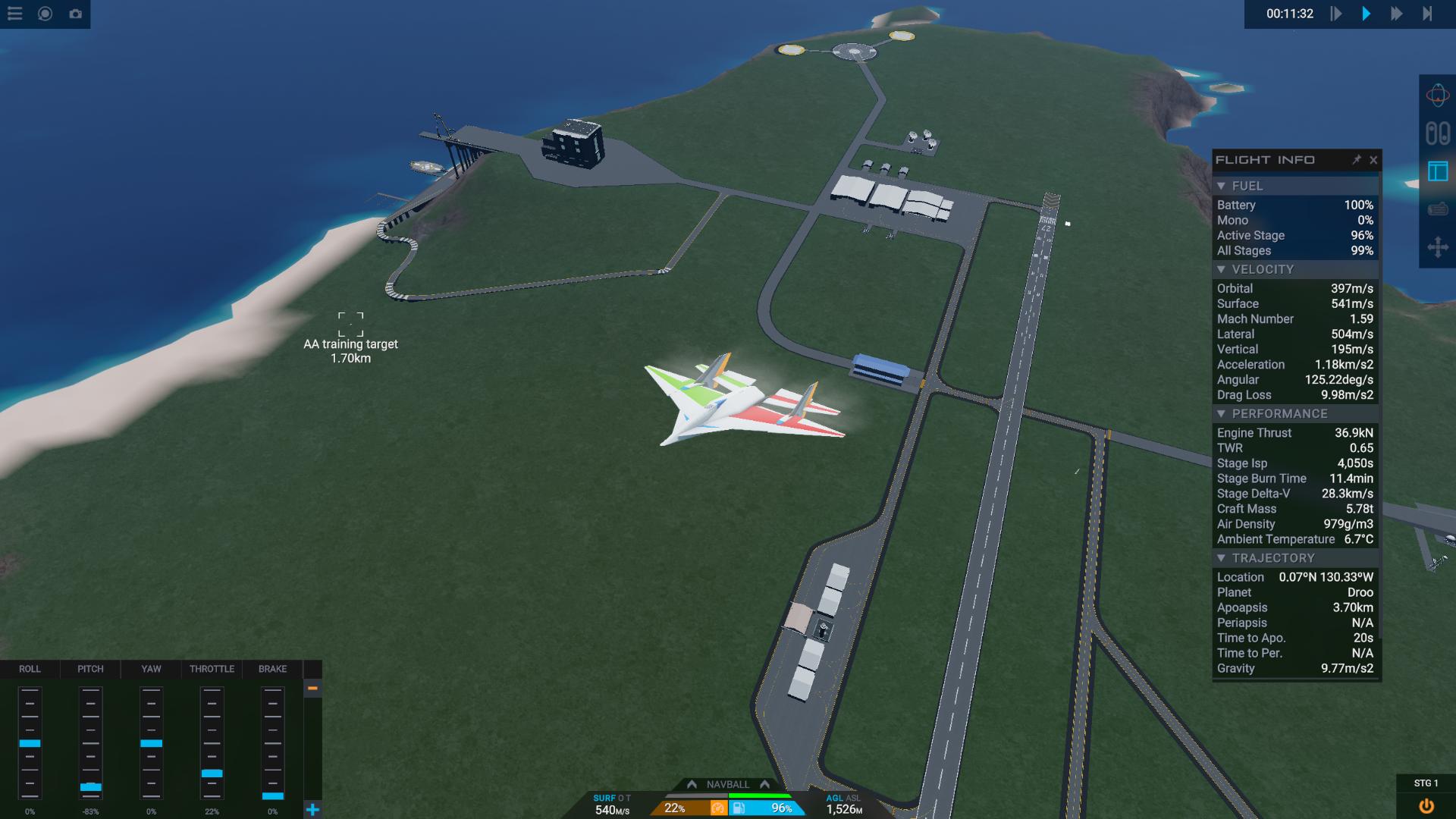Viewport: 1456px width, 819px height.
Task: Open the activation groups toggle-switches icon
Action: (x=1437, y=133)
